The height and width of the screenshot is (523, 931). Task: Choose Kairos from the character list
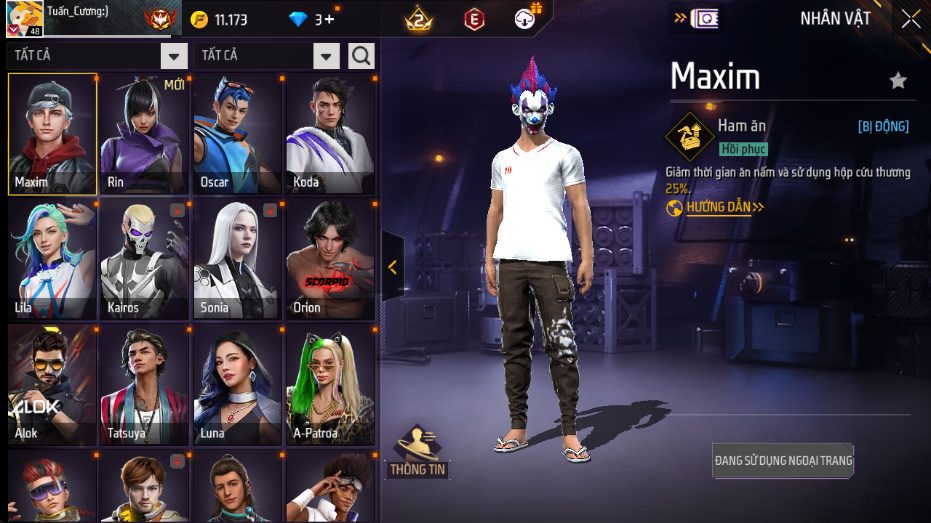145,260
